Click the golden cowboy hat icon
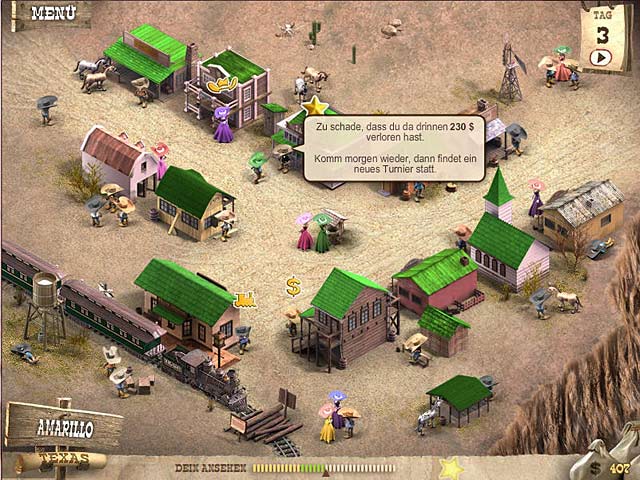 222,87
